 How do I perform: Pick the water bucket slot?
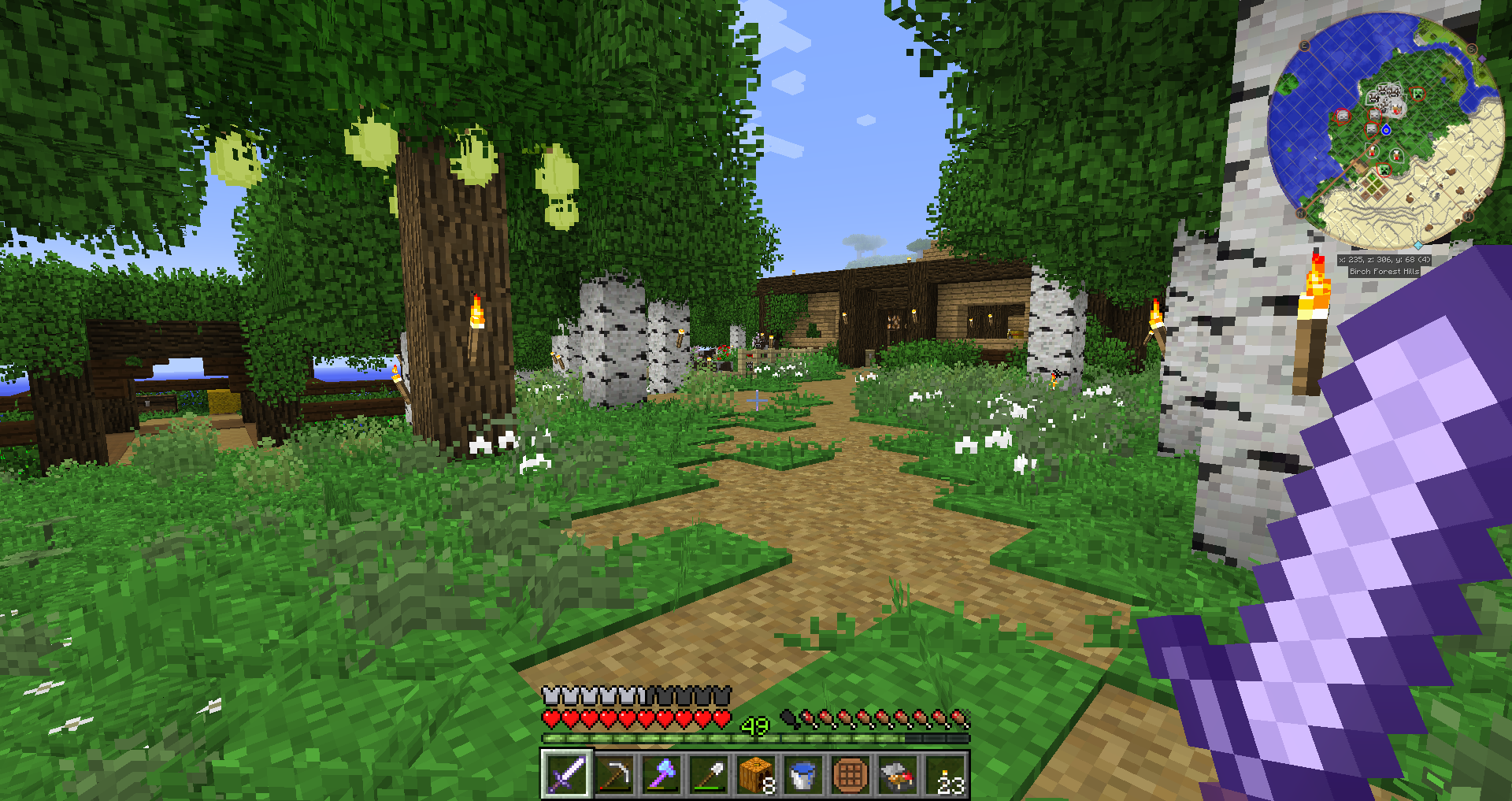[802, 774]
